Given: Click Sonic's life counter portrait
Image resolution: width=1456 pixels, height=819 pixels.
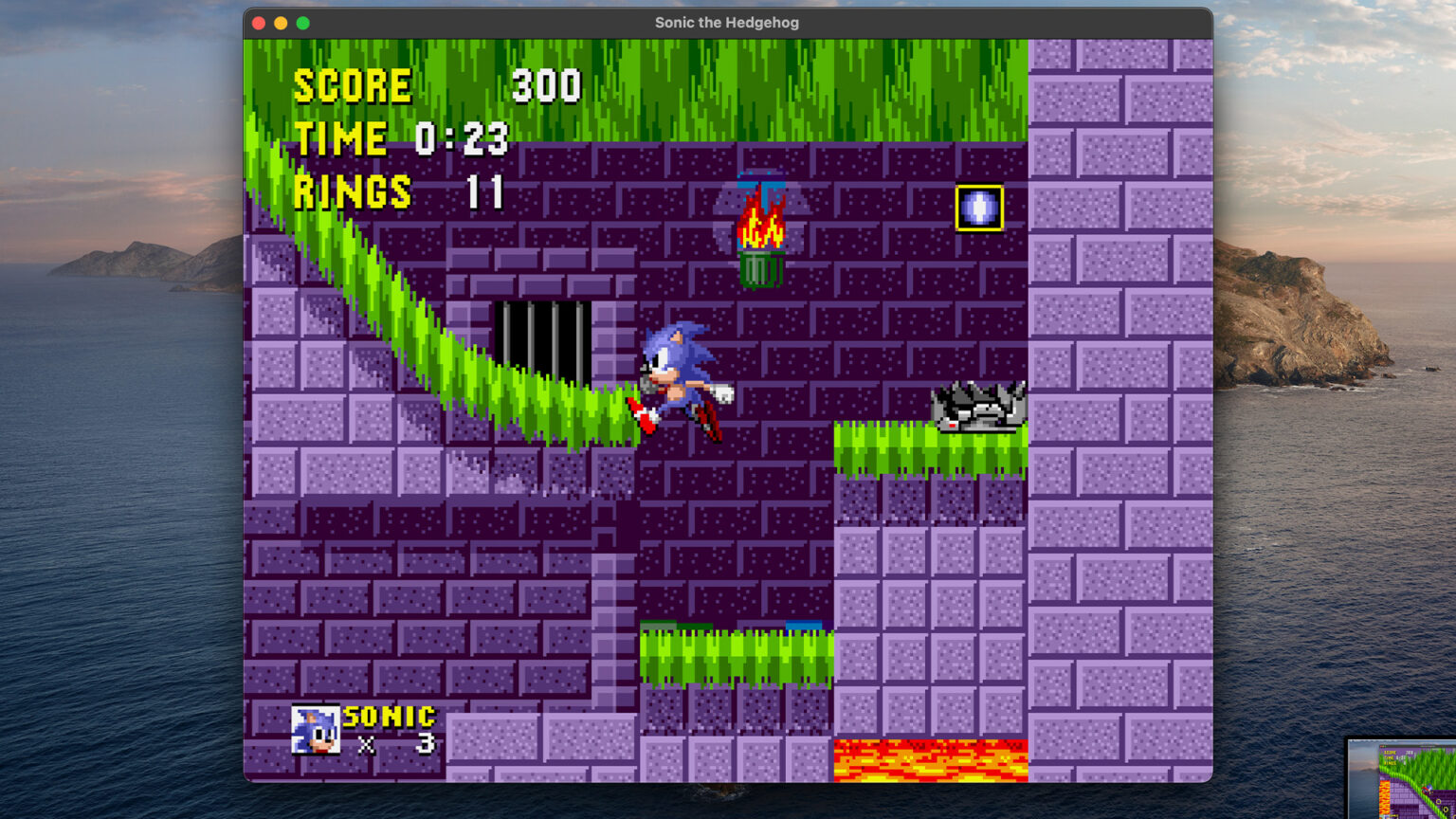Looking at the screenshot, I should coord(316,730).
